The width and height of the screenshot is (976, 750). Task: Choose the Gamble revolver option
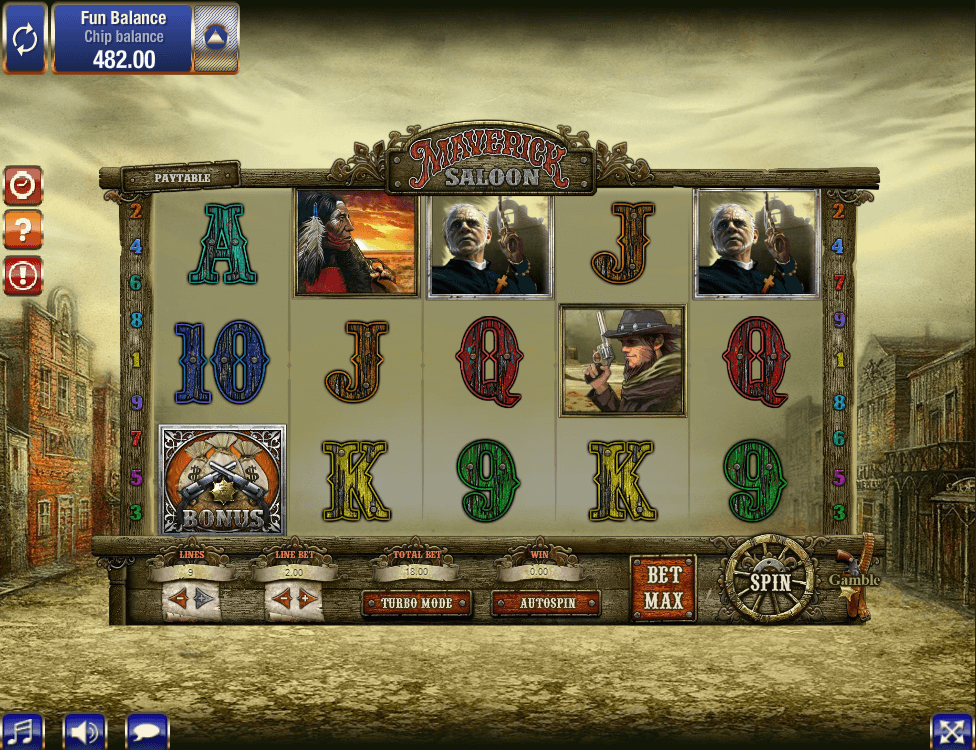point(855,580)
